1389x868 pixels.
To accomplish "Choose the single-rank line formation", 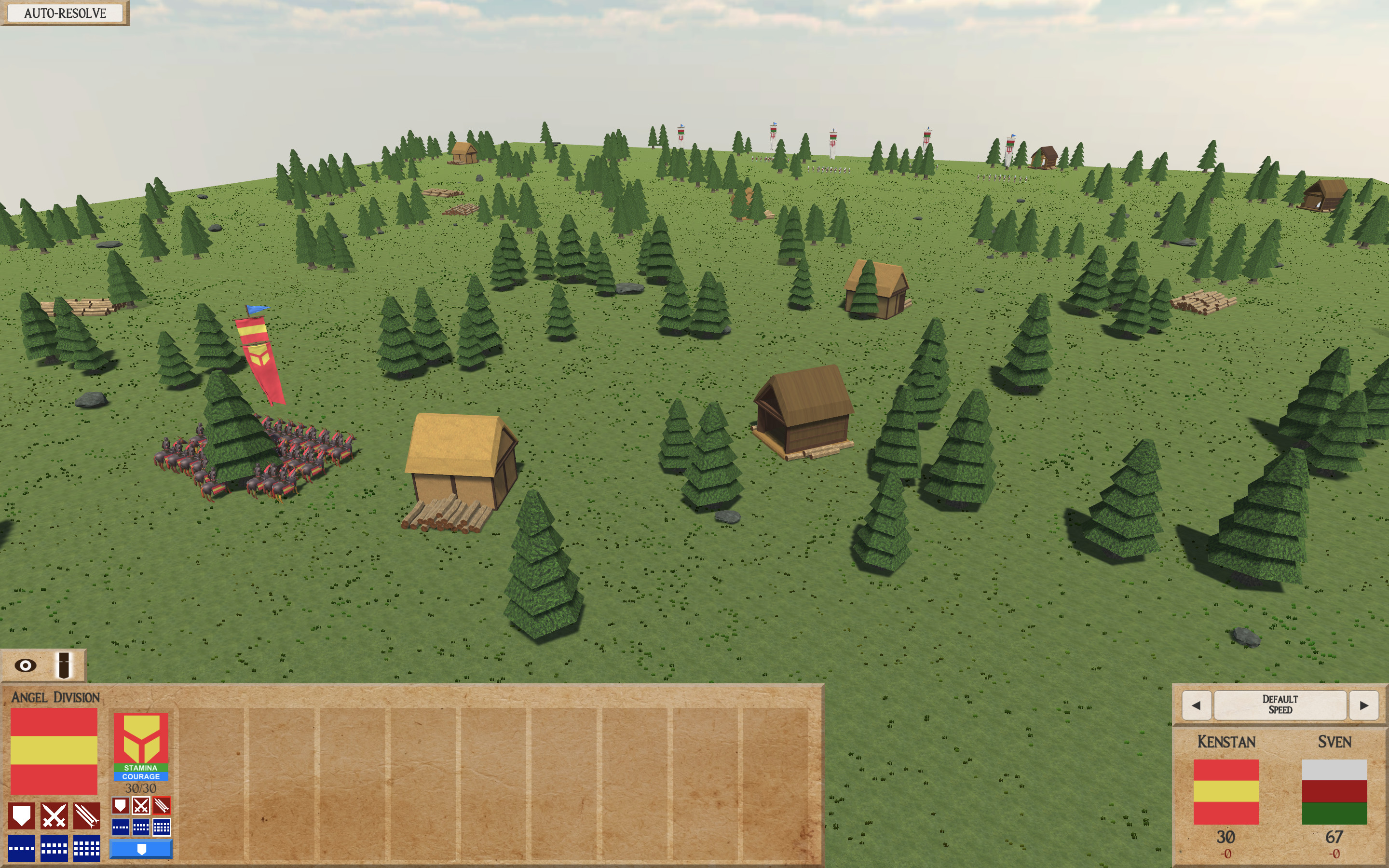I will point(22,848).
